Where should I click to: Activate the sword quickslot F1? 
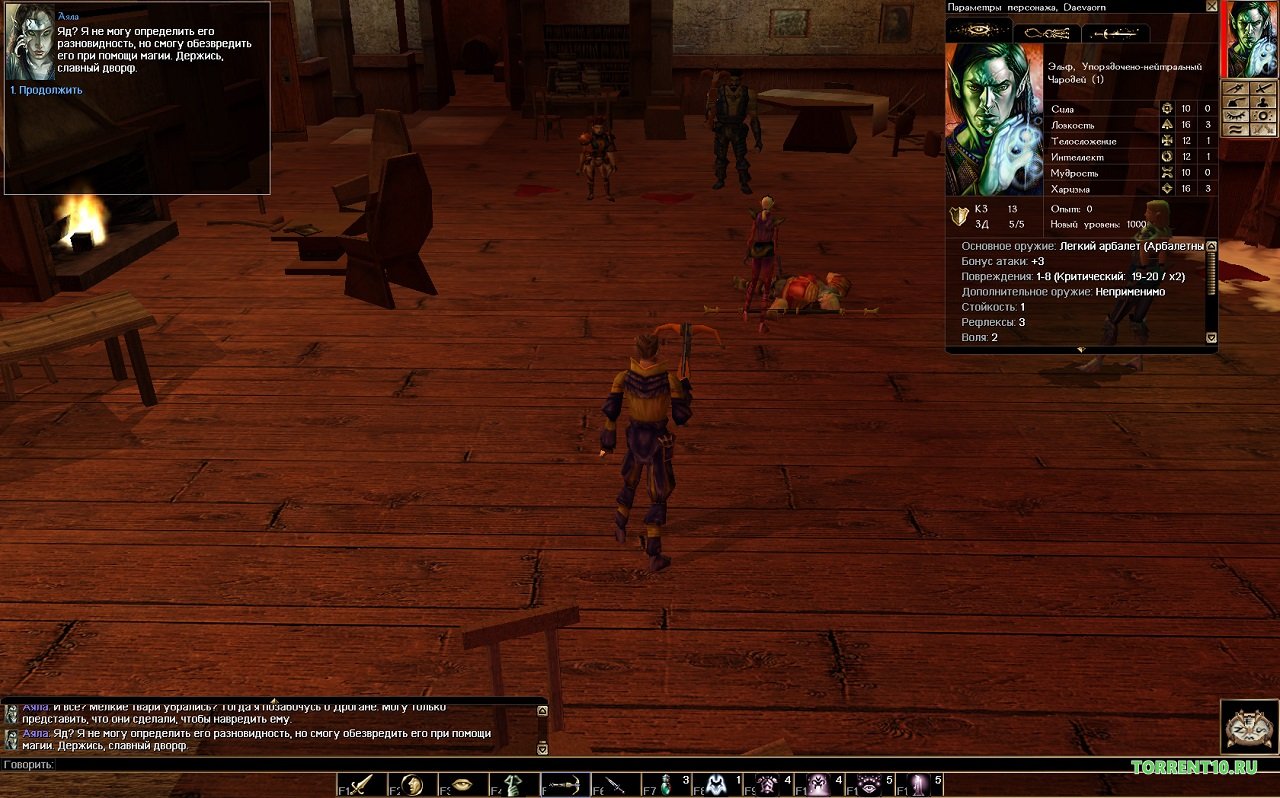tap(362, 785)
